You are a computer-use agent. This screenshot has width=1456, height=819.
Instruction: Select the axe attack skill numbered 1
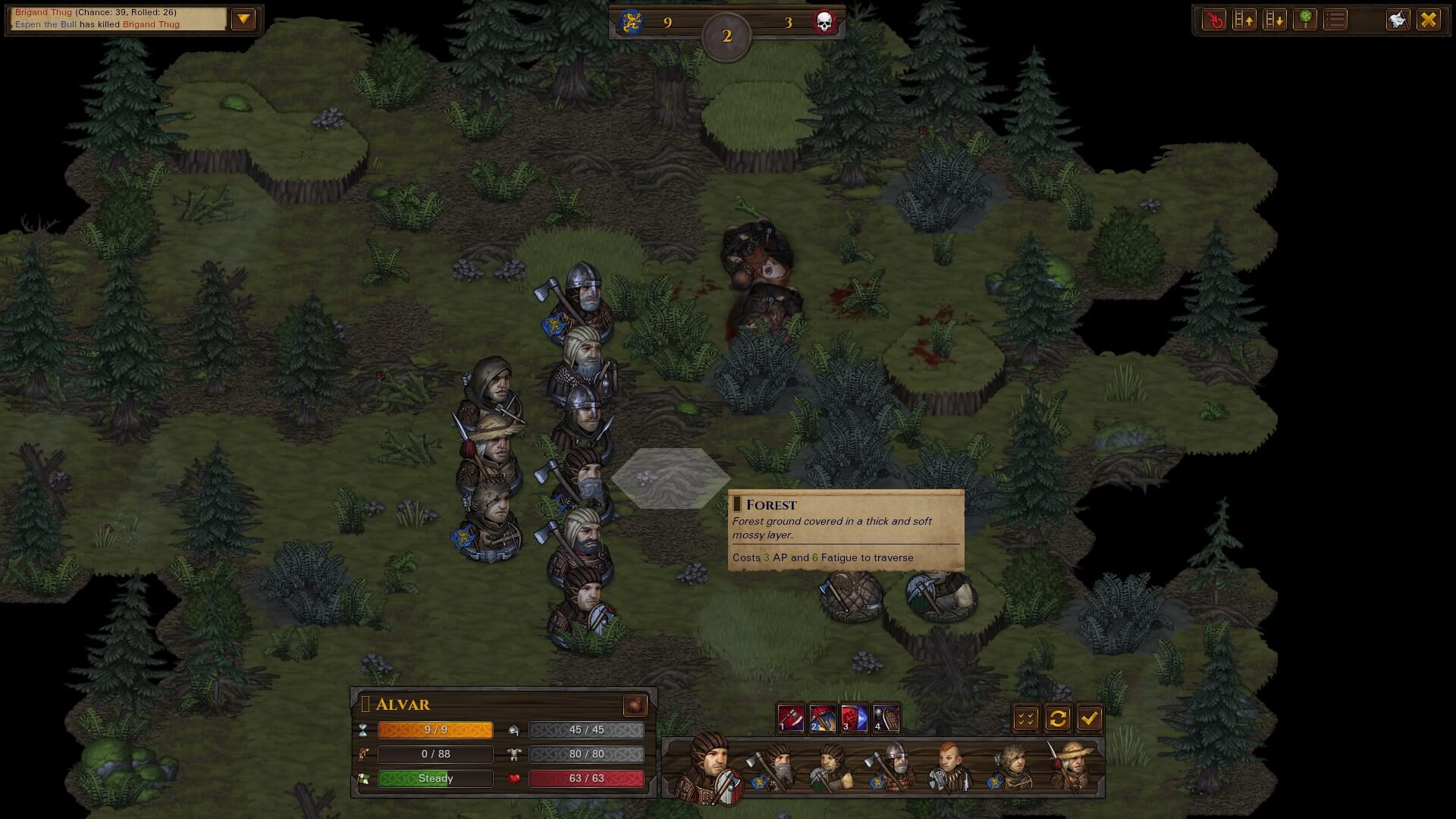790,717
